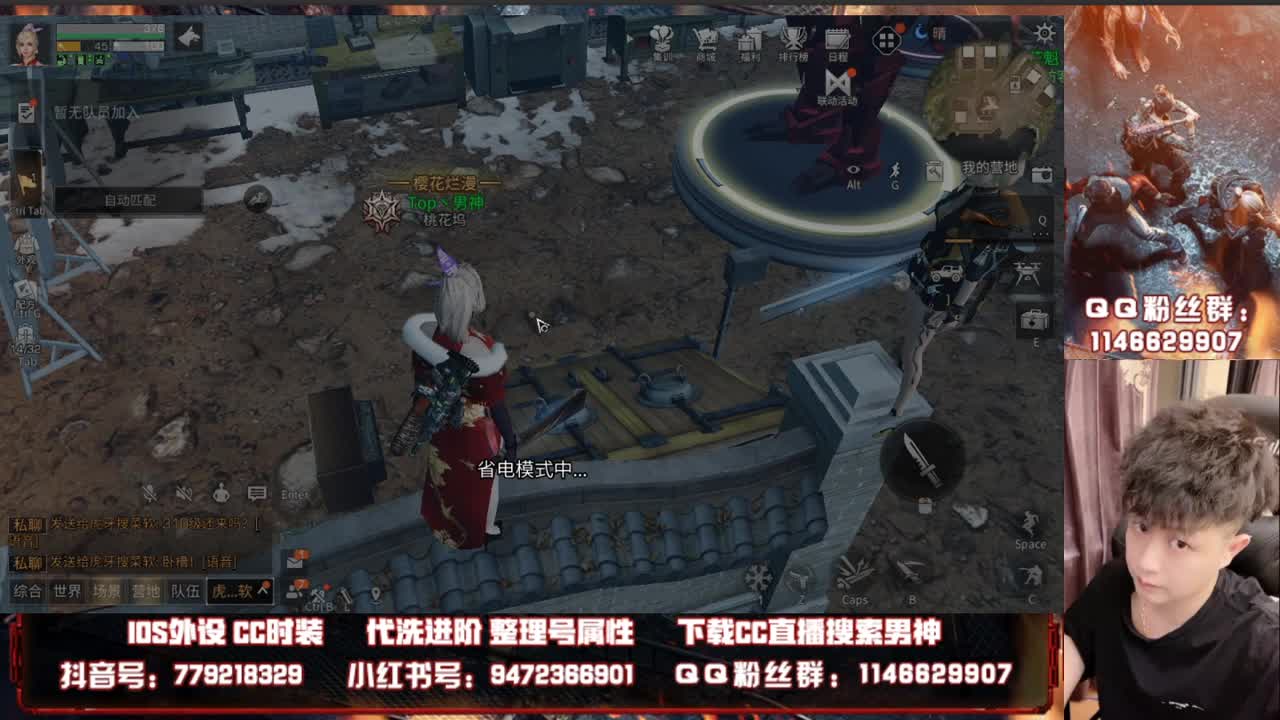Switch to the 世界 chat tab
The height and width of the screenshot is (720, 1280).
66,589
